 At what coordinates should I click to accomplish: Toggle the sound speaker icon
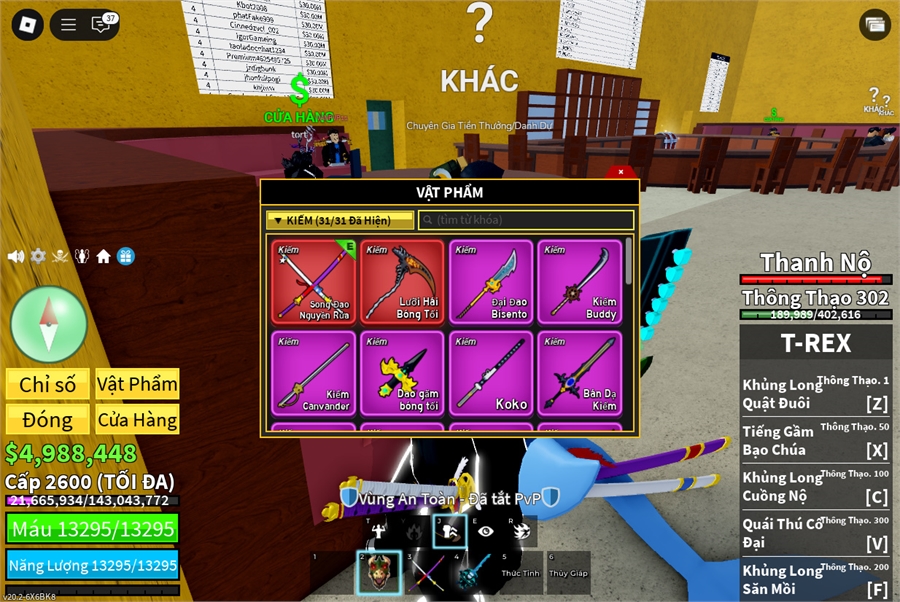[16, 256]
